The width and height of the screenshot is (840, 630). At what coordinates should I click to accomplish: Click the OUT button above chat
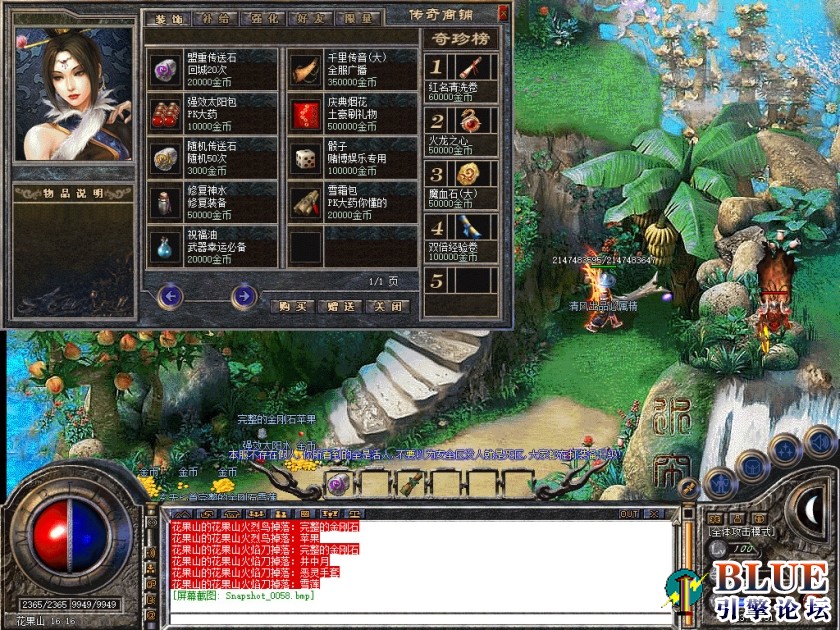coord(628,514)
